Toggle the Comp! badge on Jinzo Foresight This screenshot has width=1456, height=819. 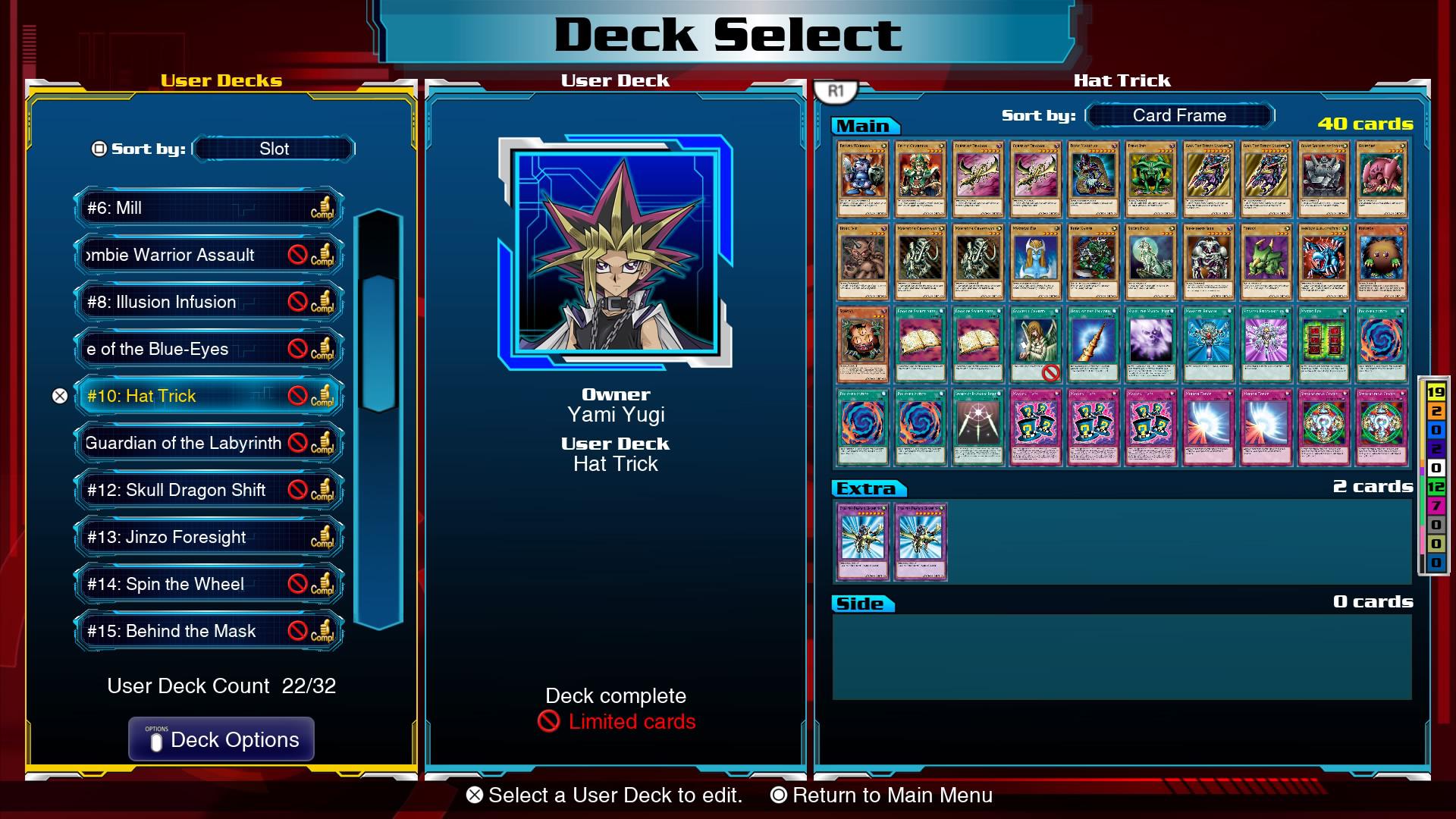[x=324, y=537]
